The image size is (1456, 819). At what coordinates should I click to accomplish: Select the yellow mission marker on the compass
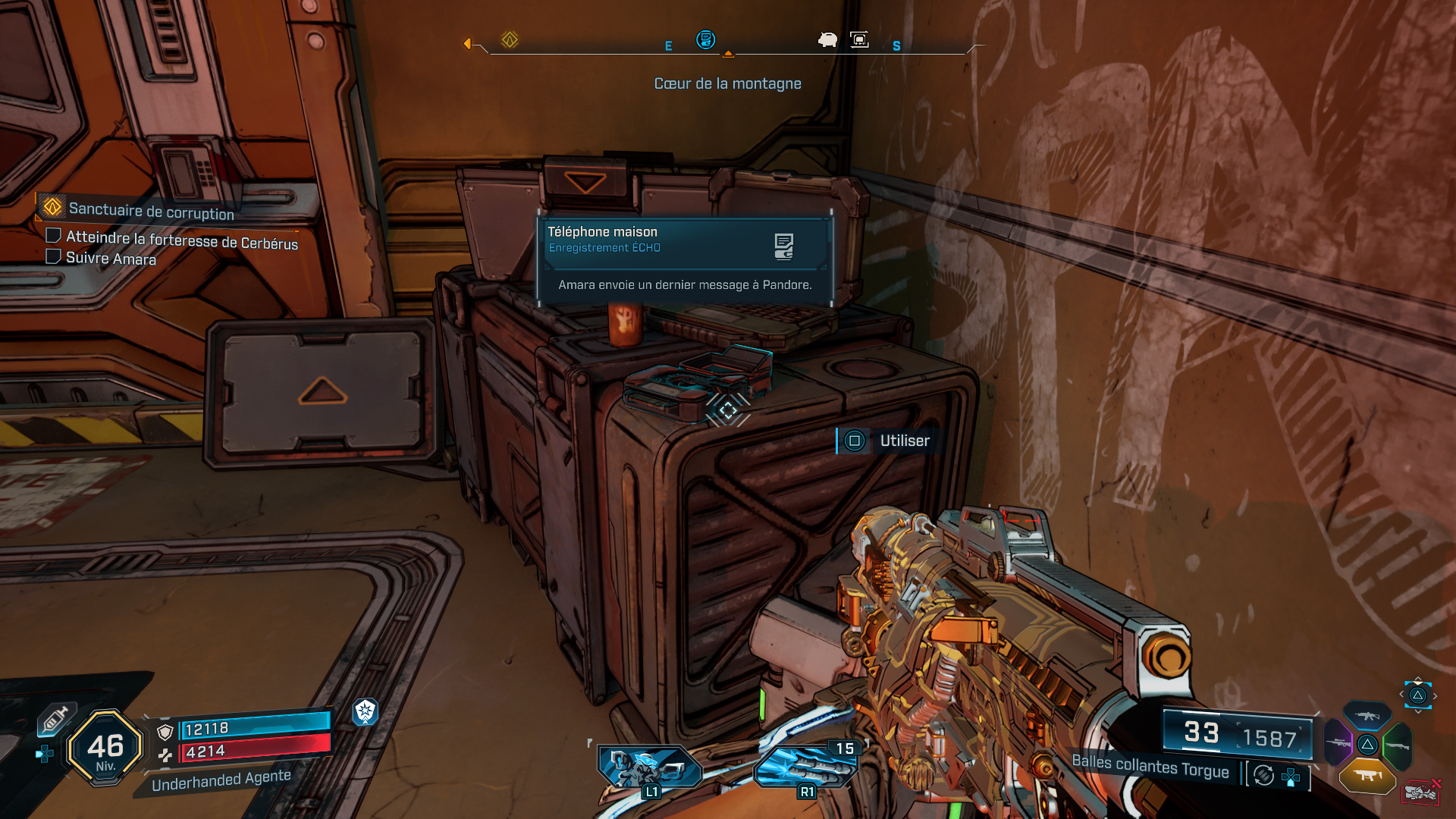pyautogui.click(x=510, y=39)
